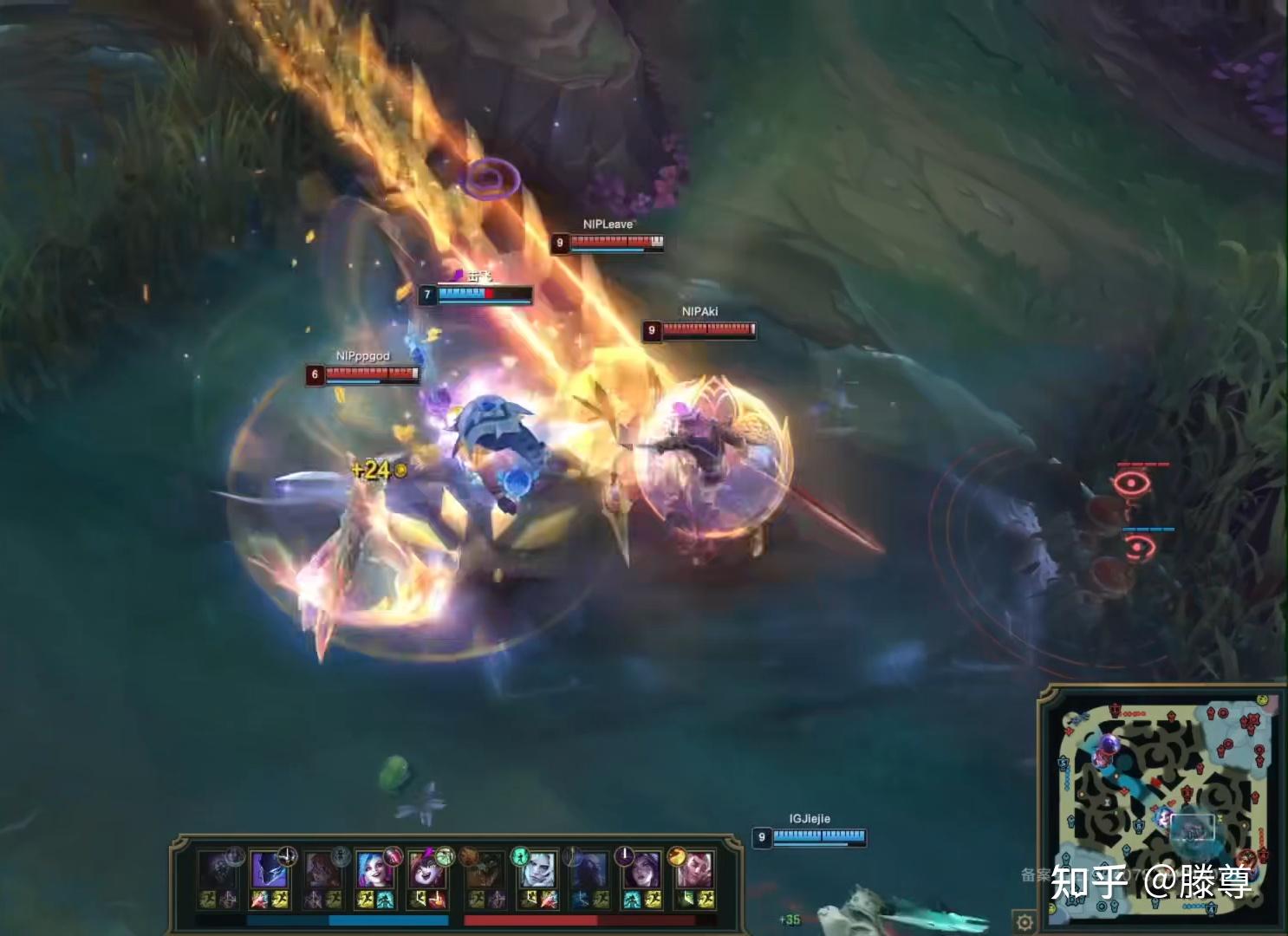Click the blue team leftmost champion portrait
The width and height of the screenshot is (1288, 936).
pyautogui.click(x=218, y=870)
